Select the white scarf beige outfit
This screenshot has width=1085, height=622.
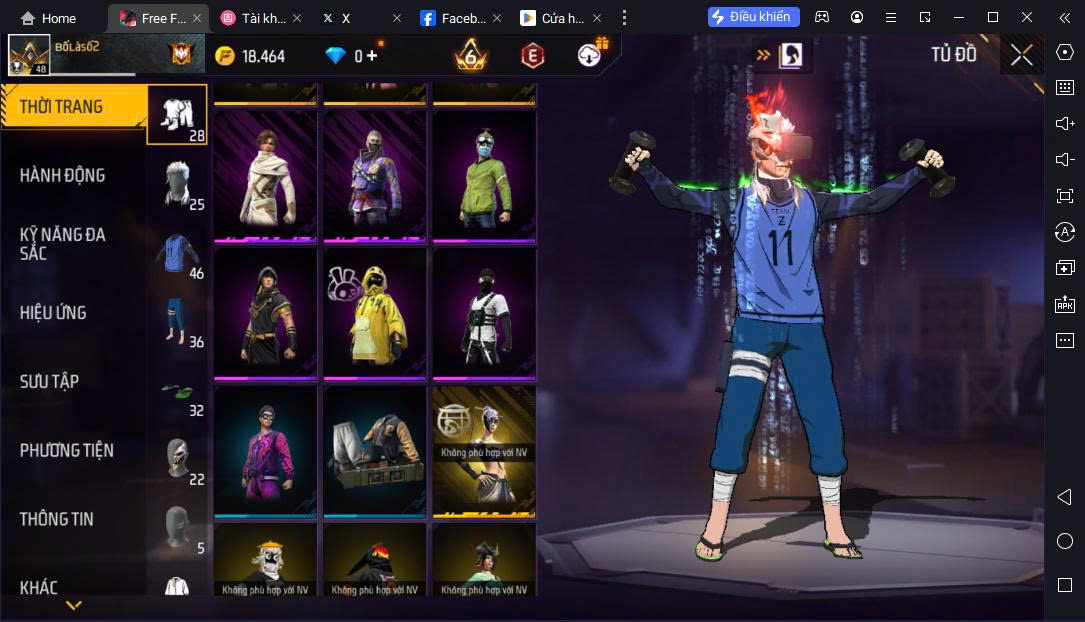point(265,176)
